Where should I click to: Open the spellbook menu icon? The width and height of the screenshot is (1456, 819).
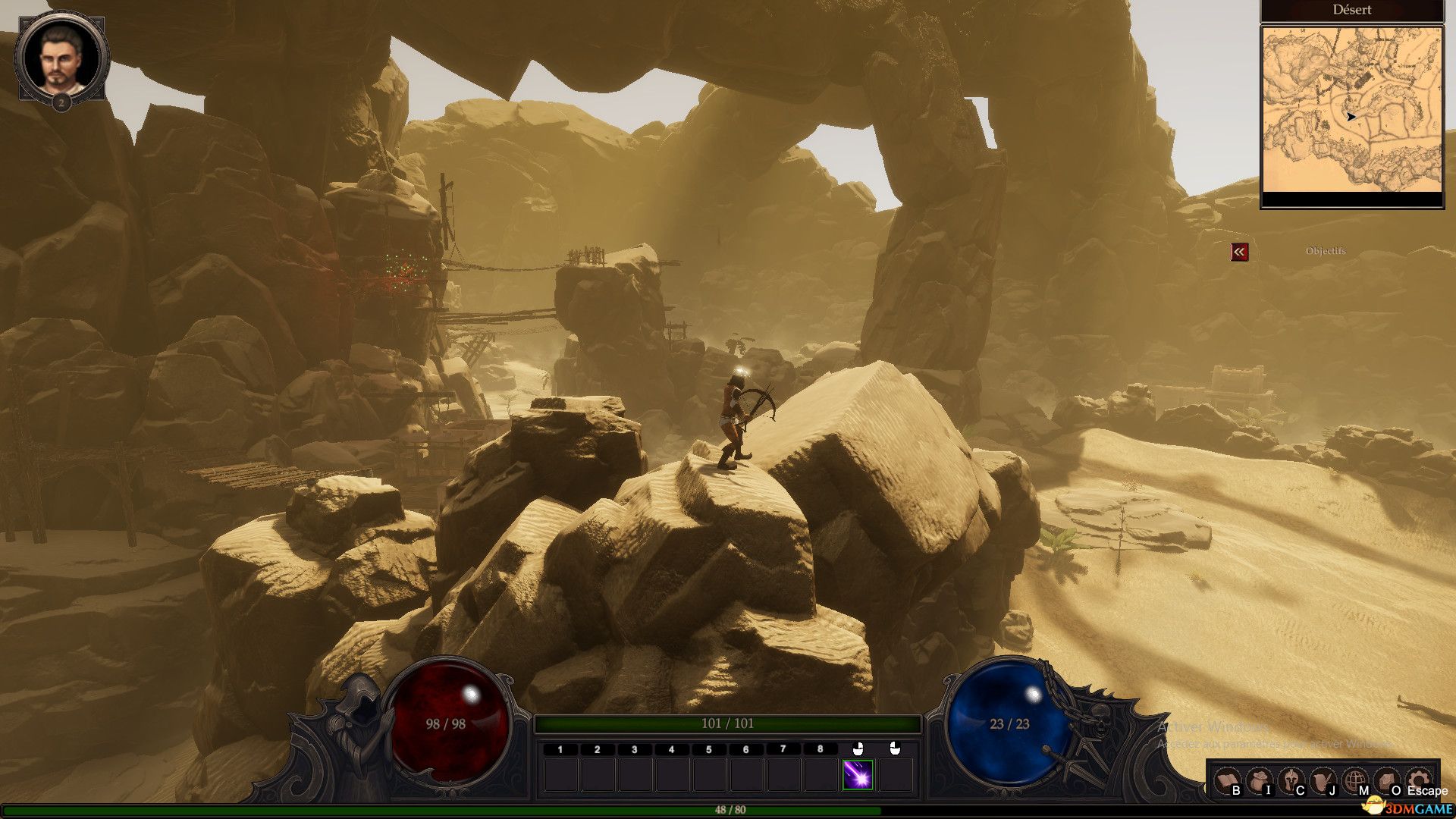pos(1226,780)
